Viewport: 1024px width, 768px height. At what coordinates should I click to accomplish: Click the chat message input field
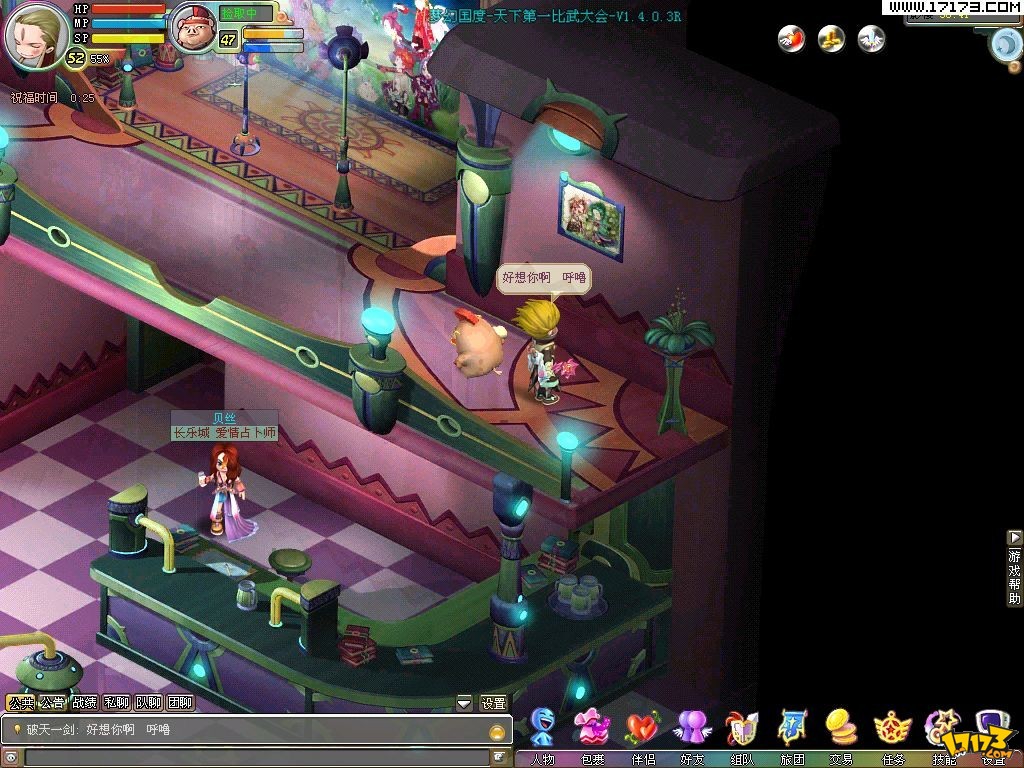tap(255, 757)
